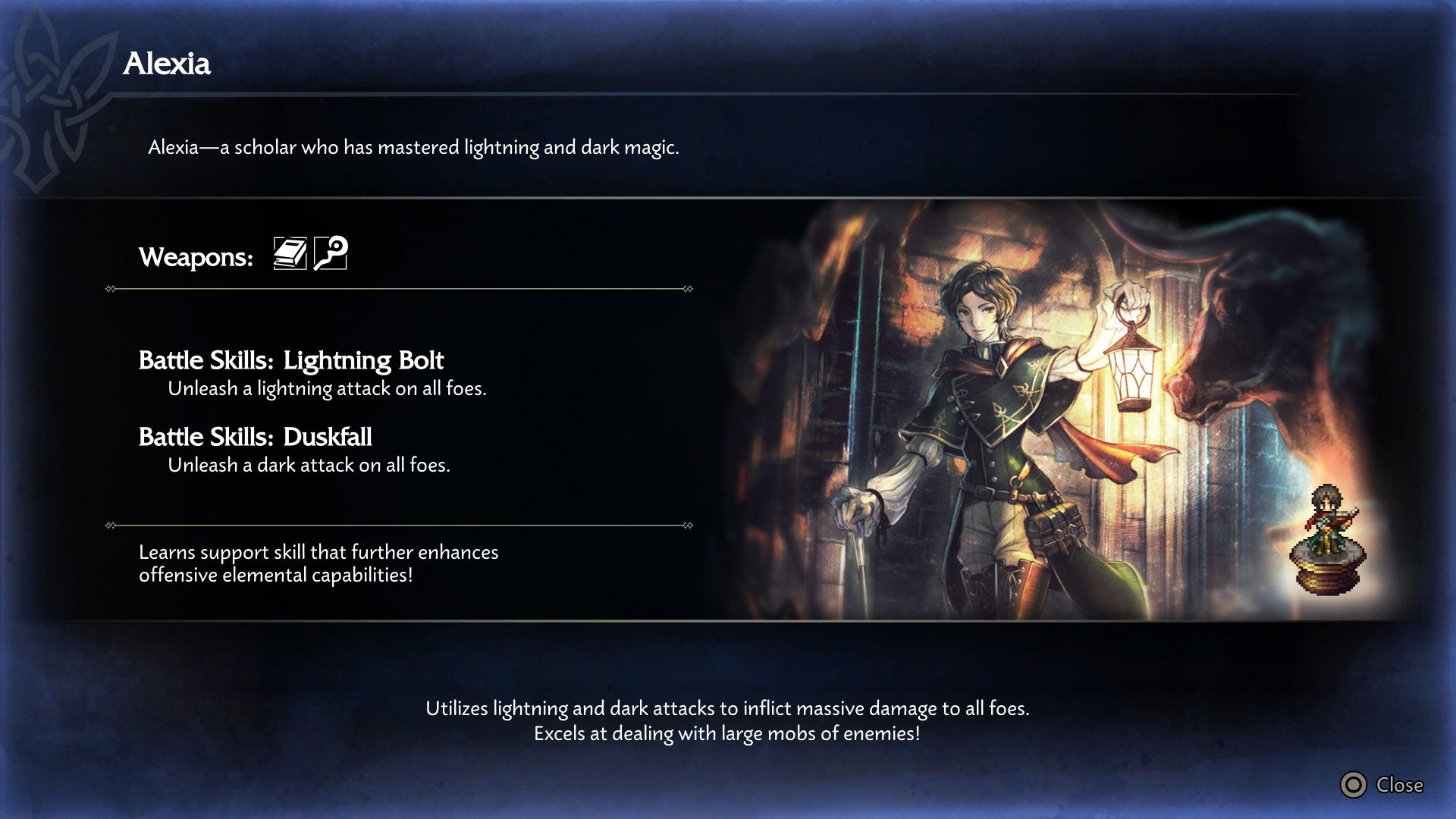Screen dimensions: 1456x819
Task: Click the right diamond on the Weapons divider line
Action: 686,287
